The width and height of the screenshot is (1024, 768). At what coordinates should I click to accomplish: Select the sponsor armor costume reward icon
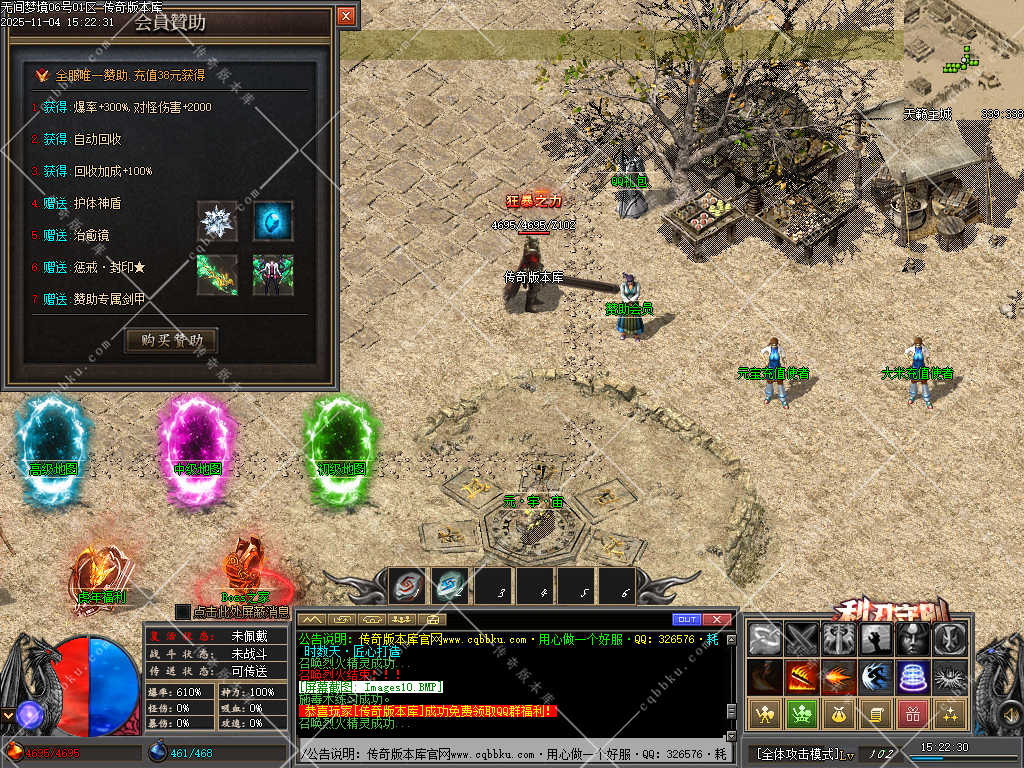[x=273, y=275]
